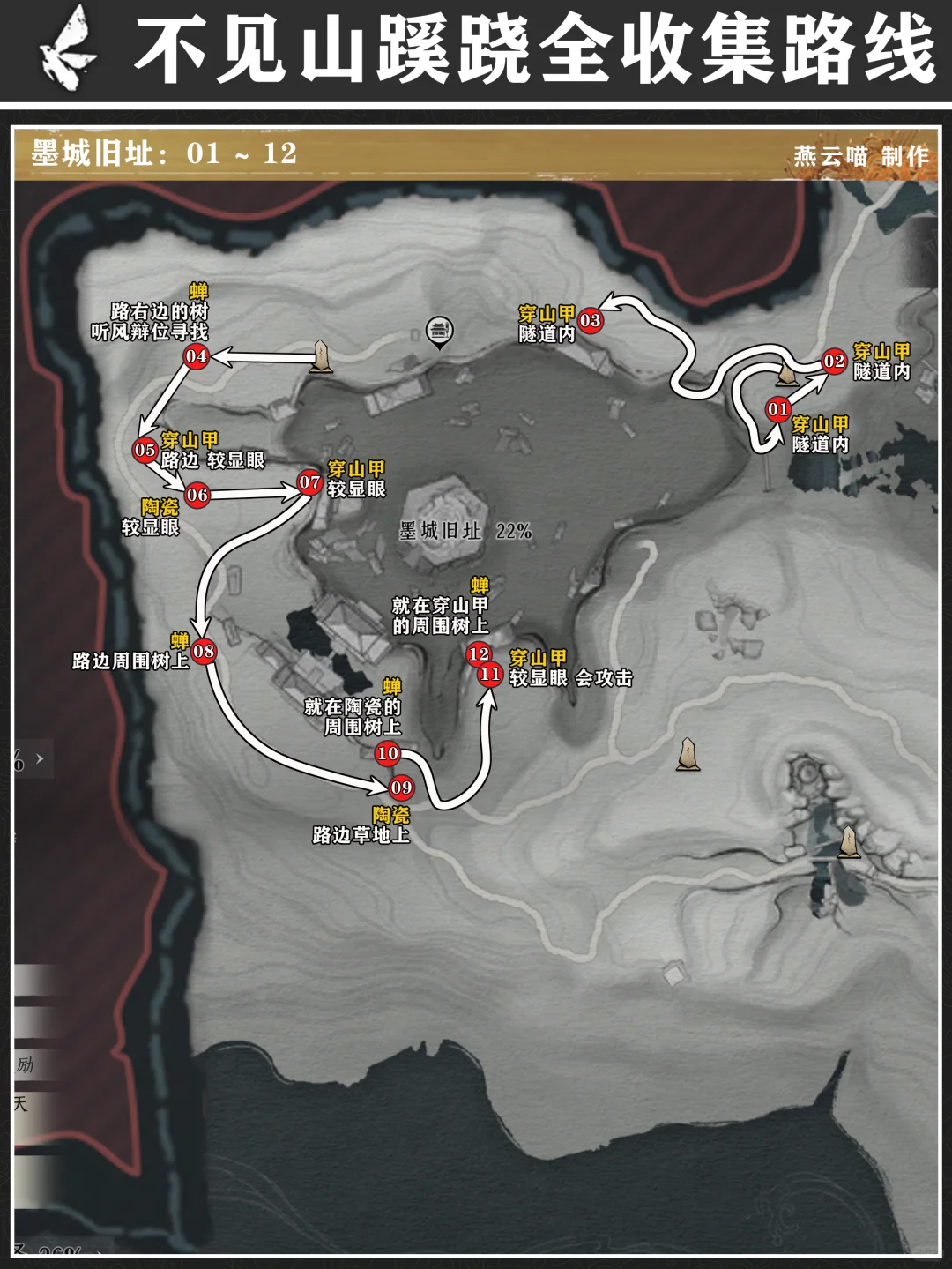Select the red 06 marker
The width and height of the screenshot is (952, 1269).
tap(197, 495)
